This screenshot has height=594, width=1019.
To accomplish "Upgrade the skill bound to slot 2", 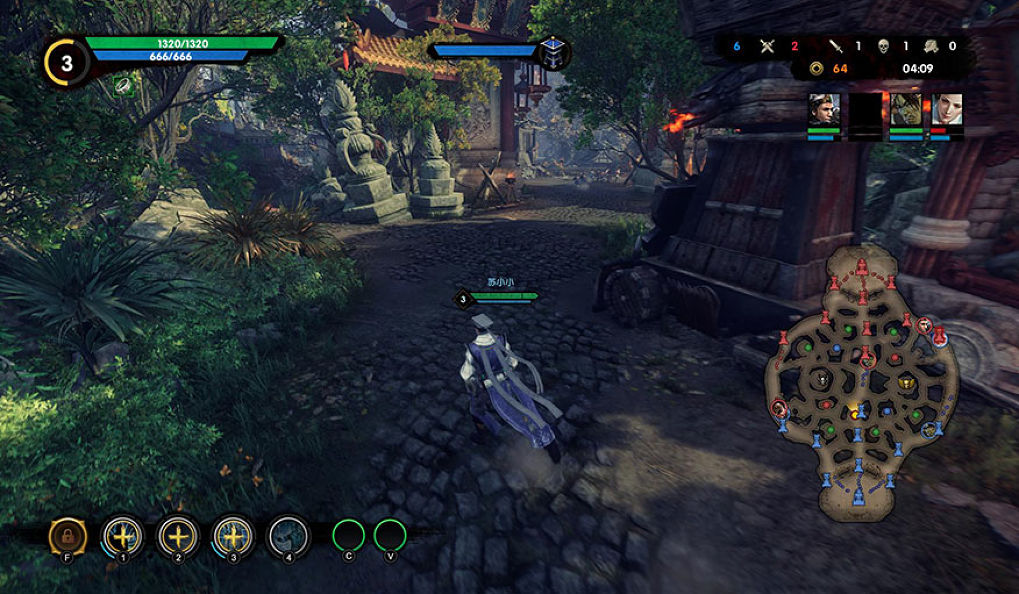I will 179,536.
